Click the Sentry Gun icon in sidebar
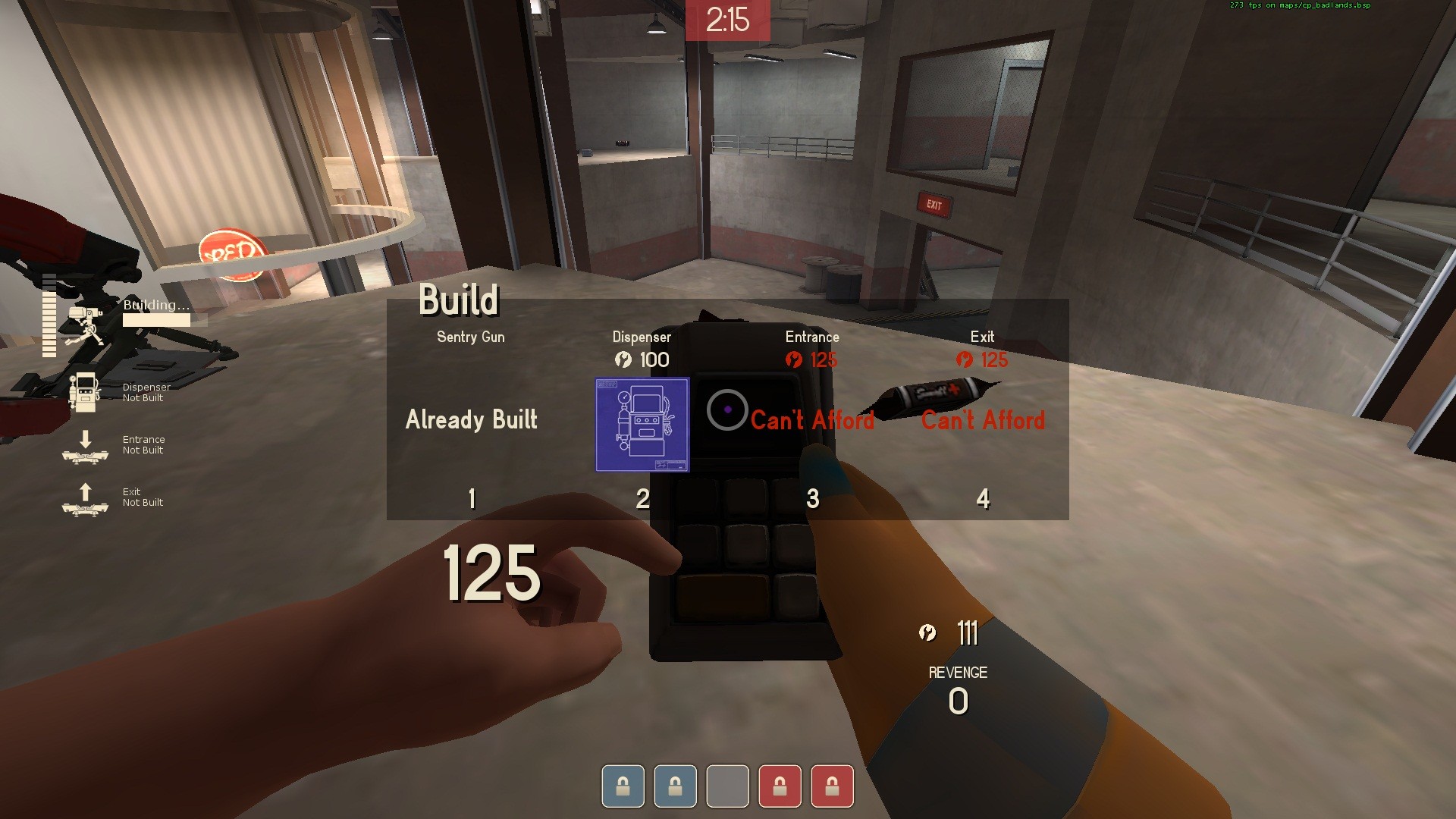The image size is (1456, 819). 86,318
